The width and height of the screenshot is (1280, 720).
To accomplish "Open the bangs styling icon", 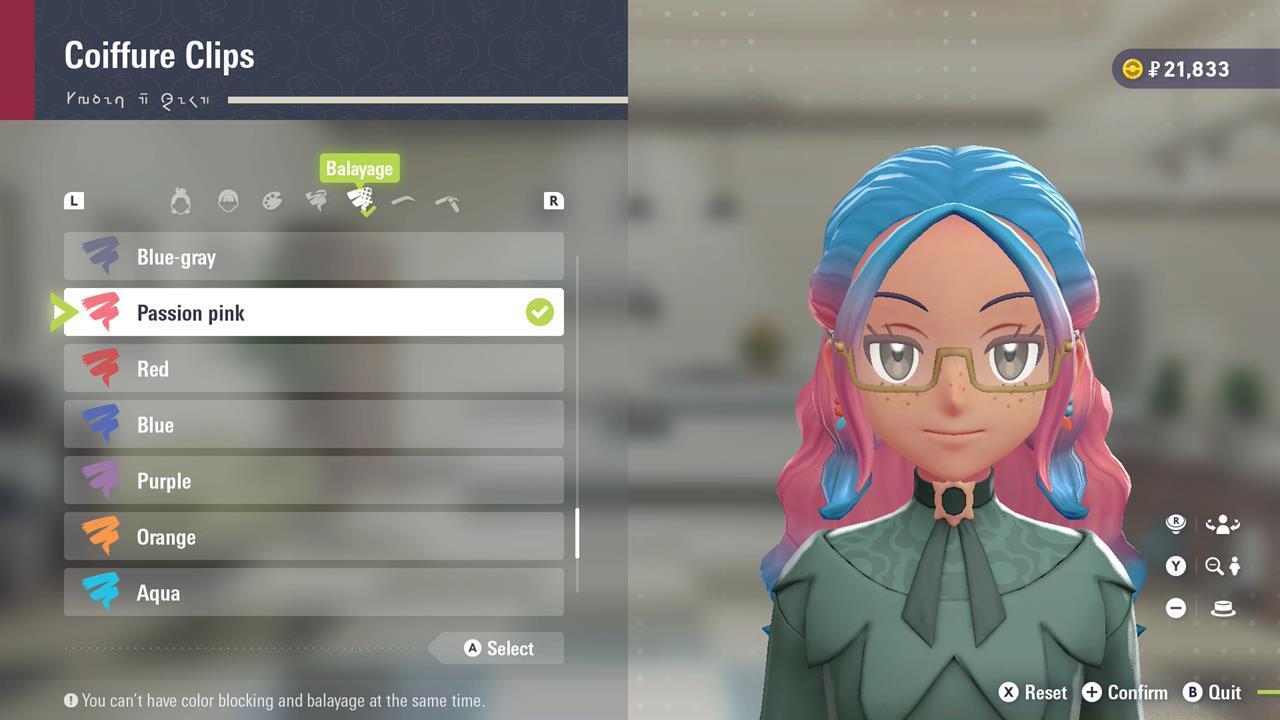I will (229, 200).
